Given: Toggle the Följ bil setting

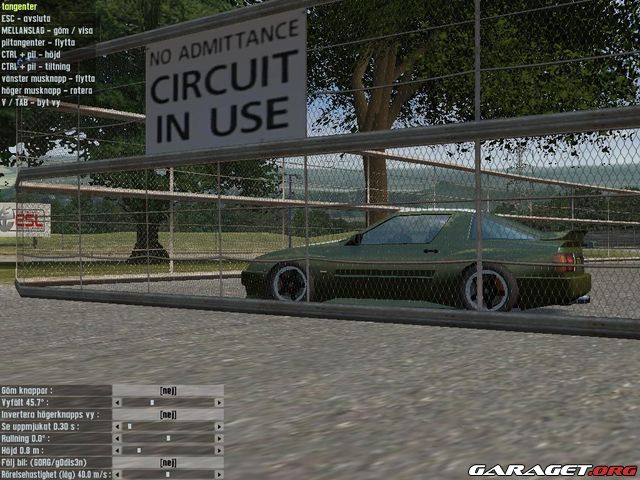Looking at the screenshot, I should point(168,462).
